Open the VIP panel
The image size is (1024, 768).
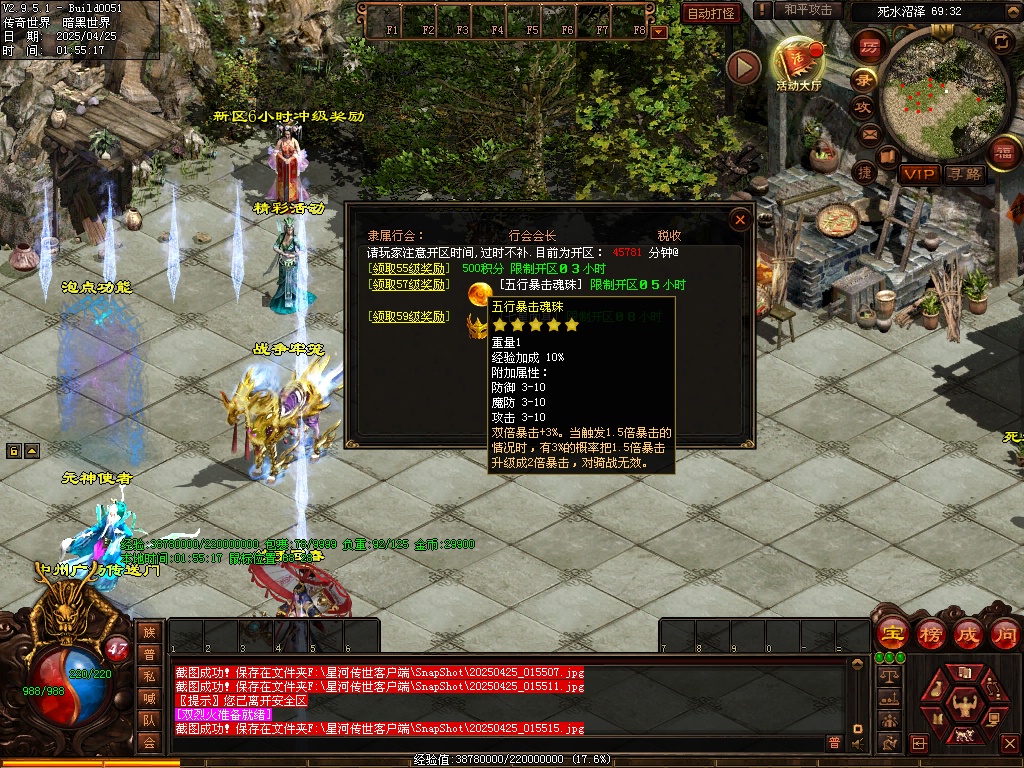(x=919, y=174)
